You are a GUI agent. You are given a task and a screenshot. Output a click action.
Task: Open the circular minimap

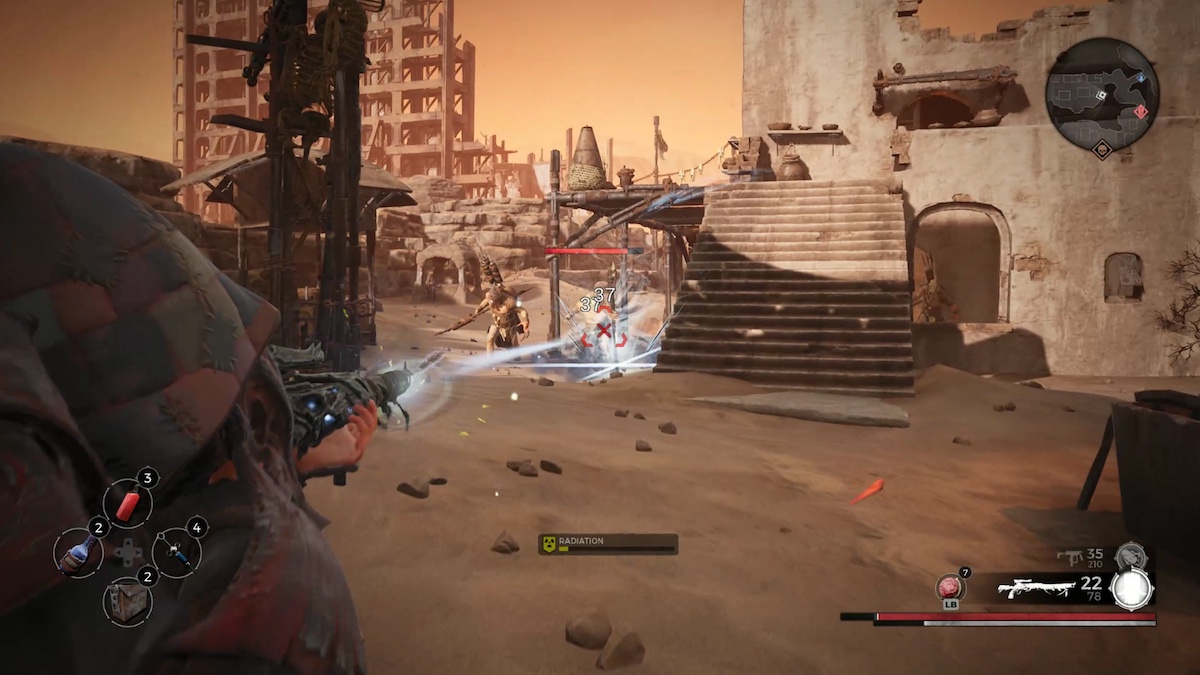[1101, 95]
